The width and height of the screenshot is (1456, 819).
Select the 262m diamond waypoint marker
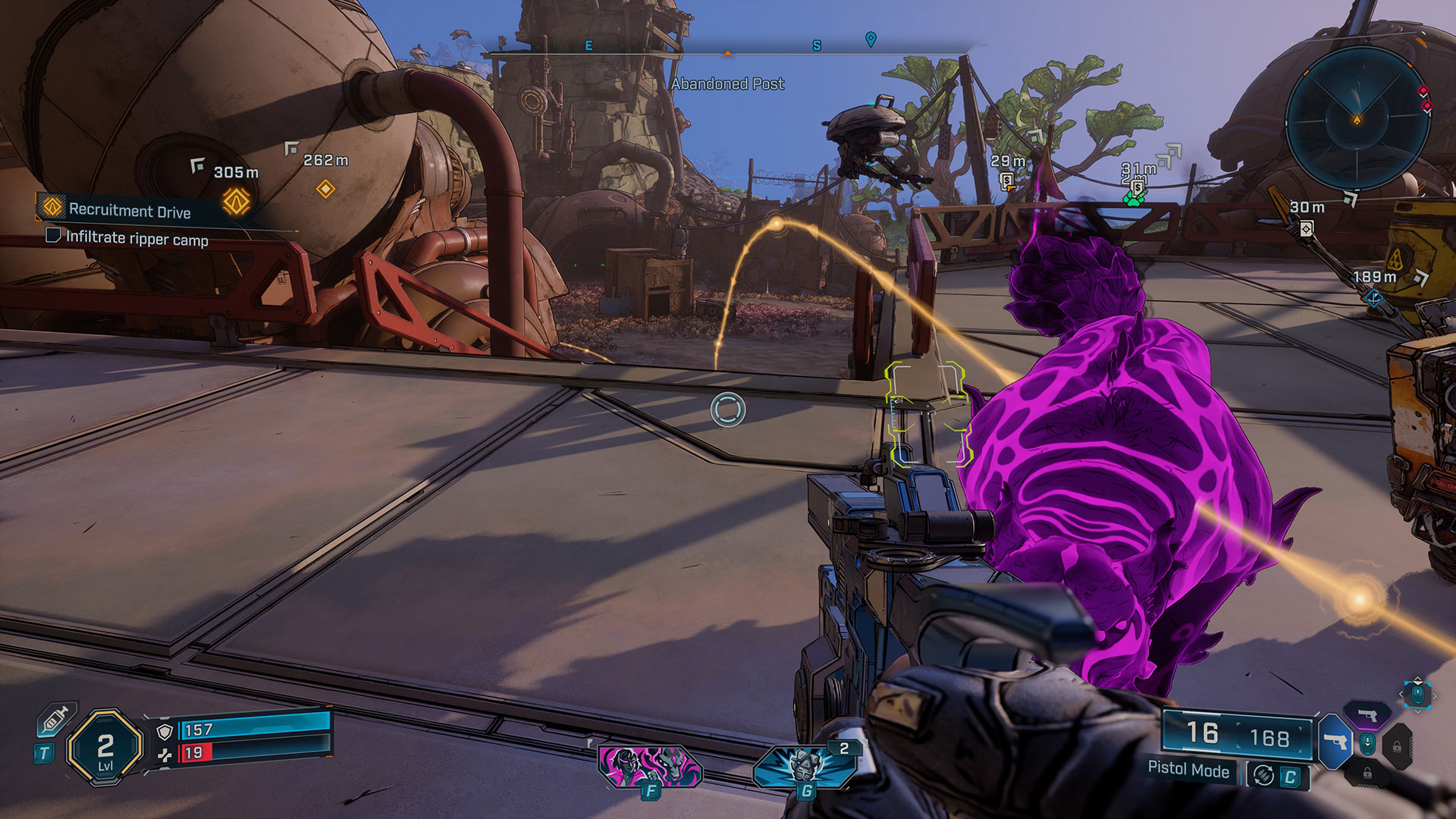pos(325,188)
